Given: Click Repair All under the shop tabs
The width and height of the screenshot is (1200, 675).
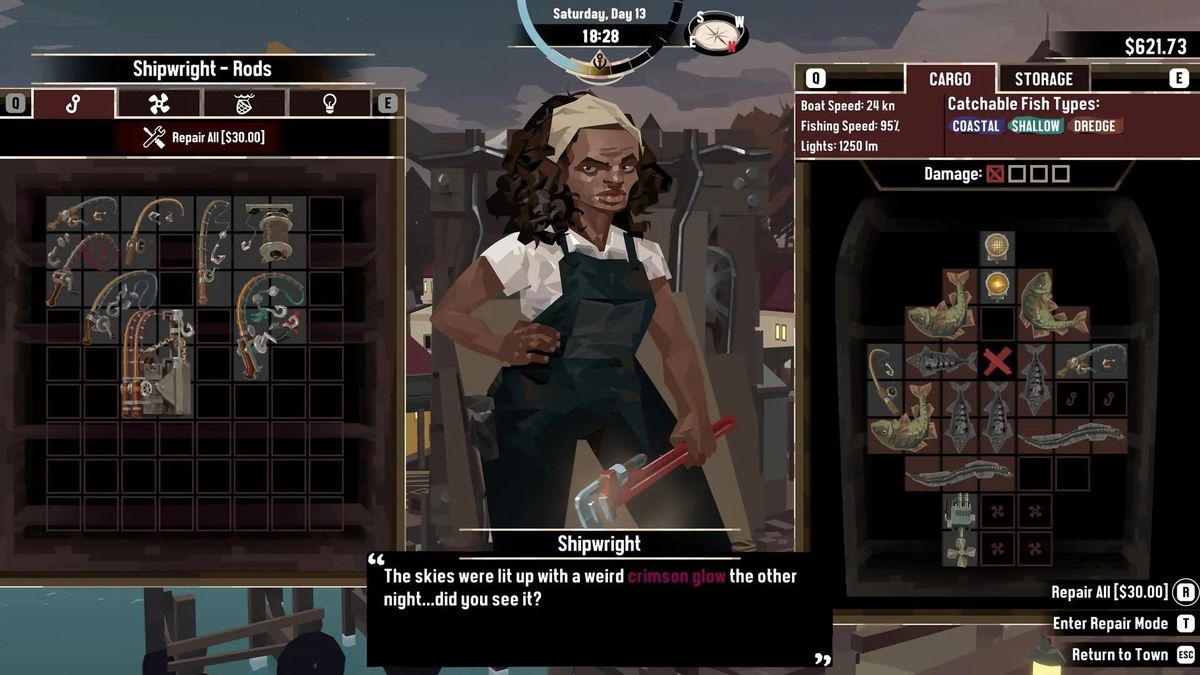Looking at the screenshot, I should tap(203, 138).
